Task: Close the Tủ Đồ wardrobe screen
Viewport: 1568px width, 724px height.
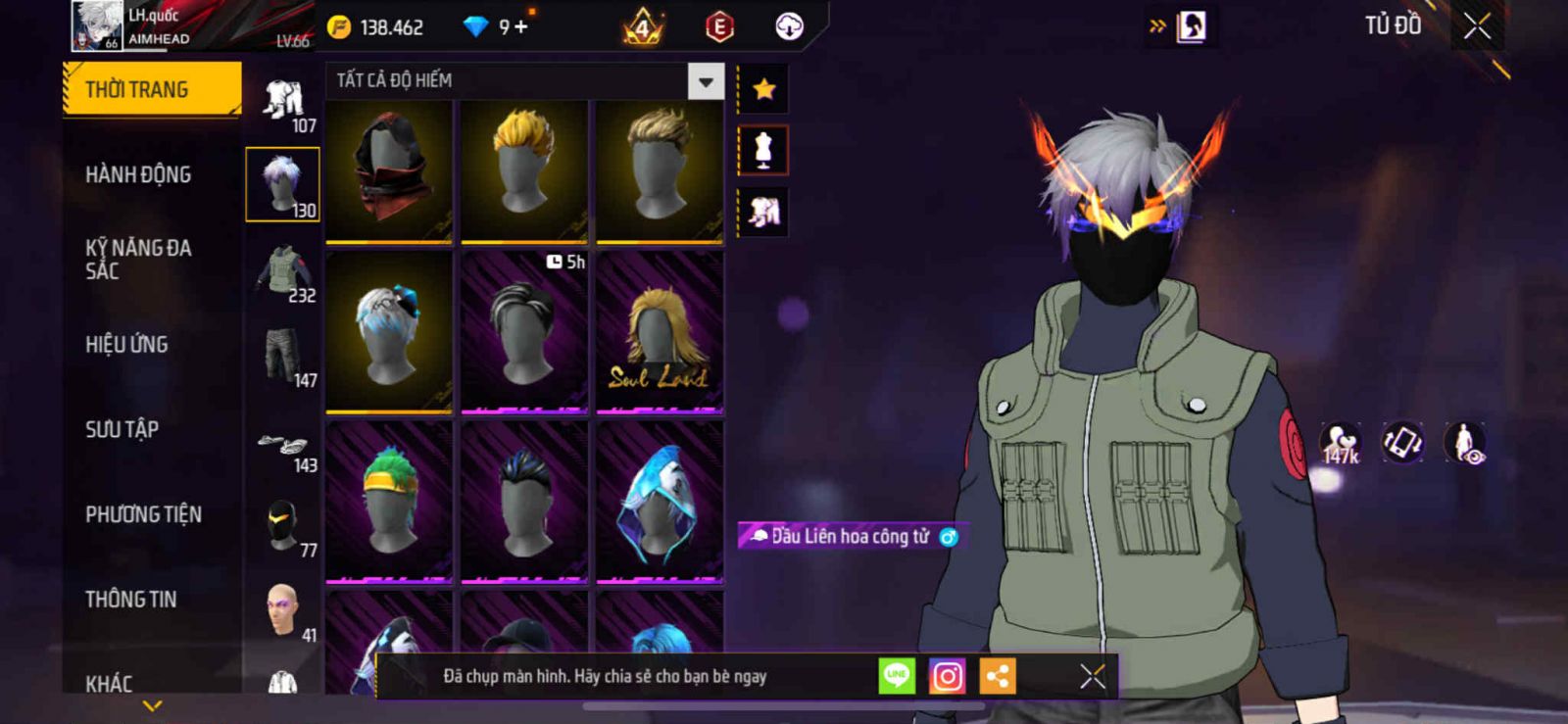Action: [x=1477, y=26]
